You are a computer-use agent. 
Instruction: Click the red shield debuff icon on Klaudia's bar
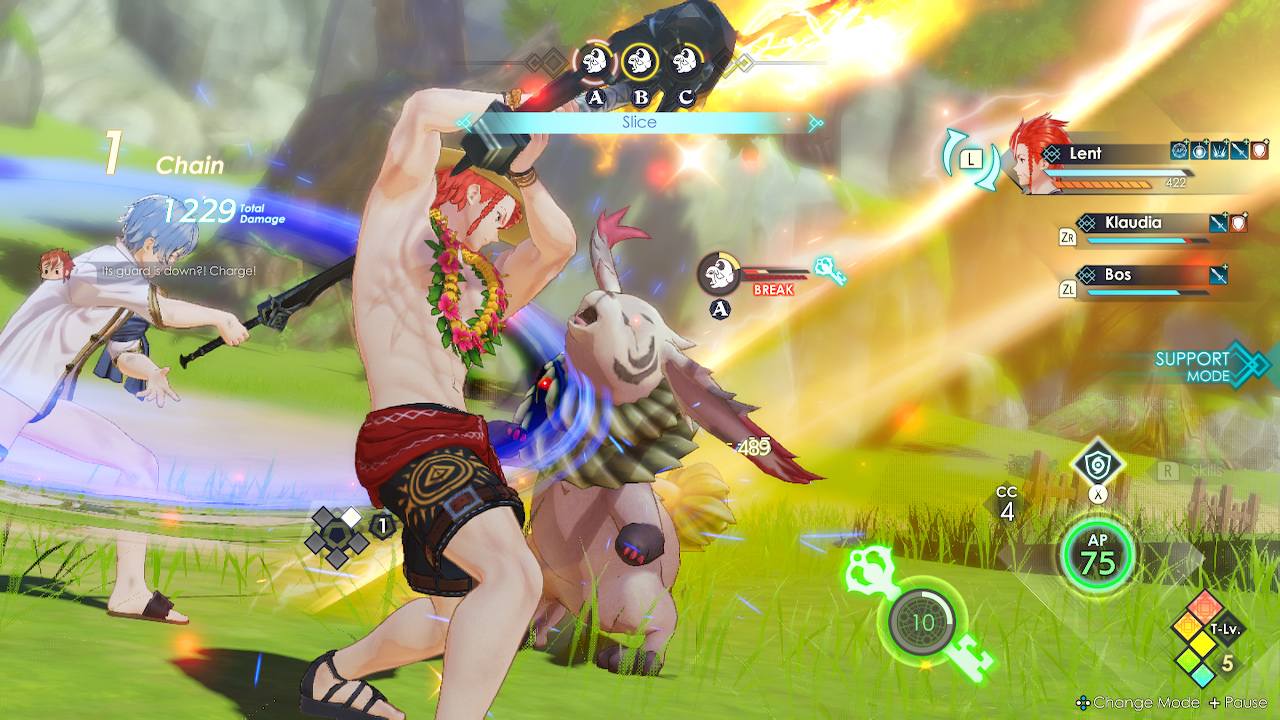click(1237, 222)
